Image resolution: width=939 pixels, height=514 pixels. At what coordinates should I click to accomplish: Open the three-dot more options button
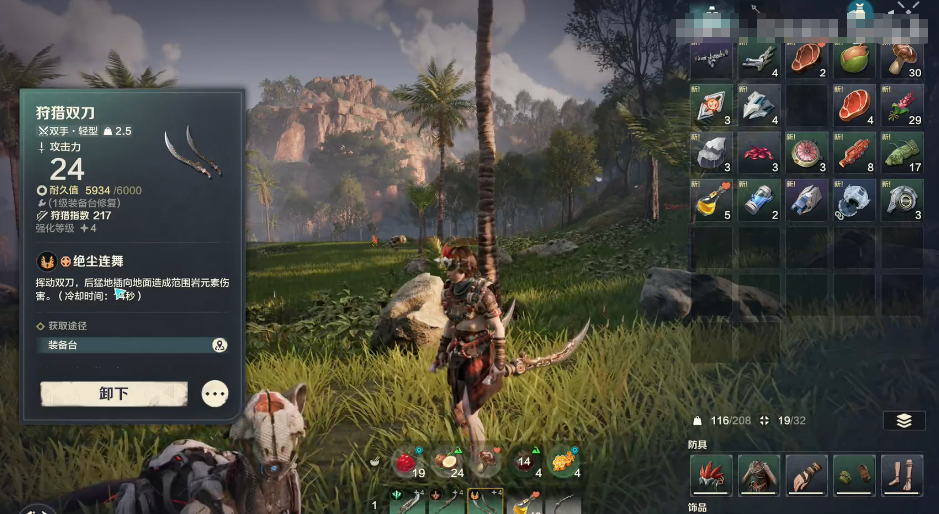[215, 394]
